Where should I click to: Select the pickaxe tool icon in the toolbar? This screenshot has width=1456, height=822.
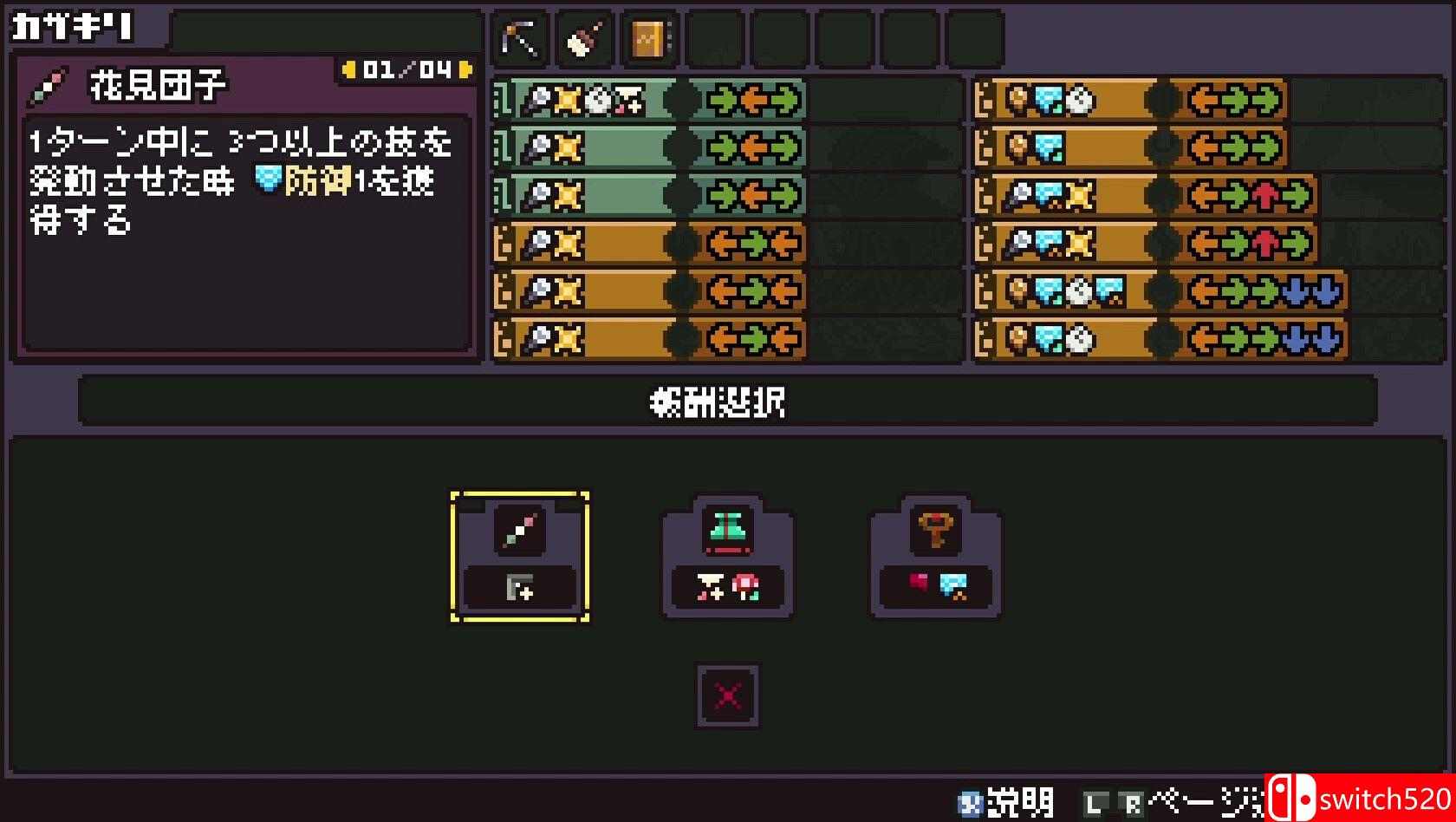[518, 37]
